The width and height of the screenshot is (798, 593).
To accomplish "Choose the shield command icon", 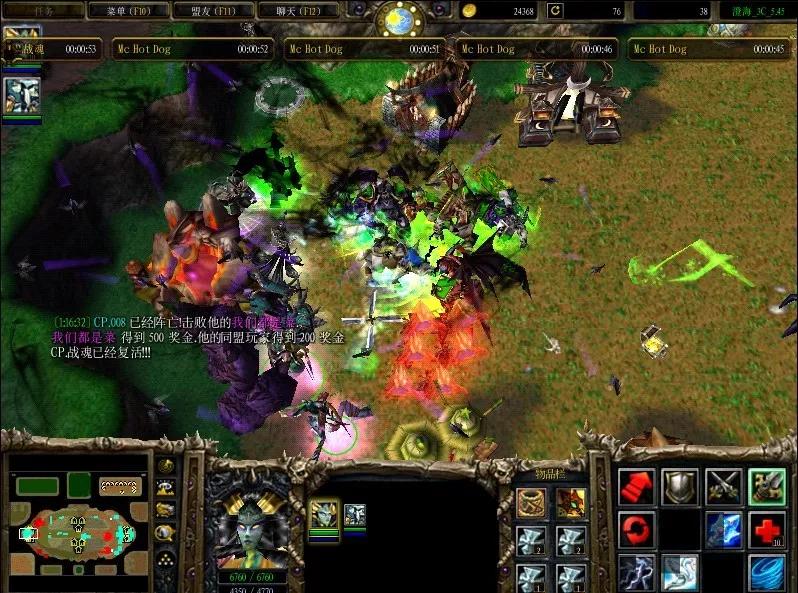I will (x=680, y=486).
